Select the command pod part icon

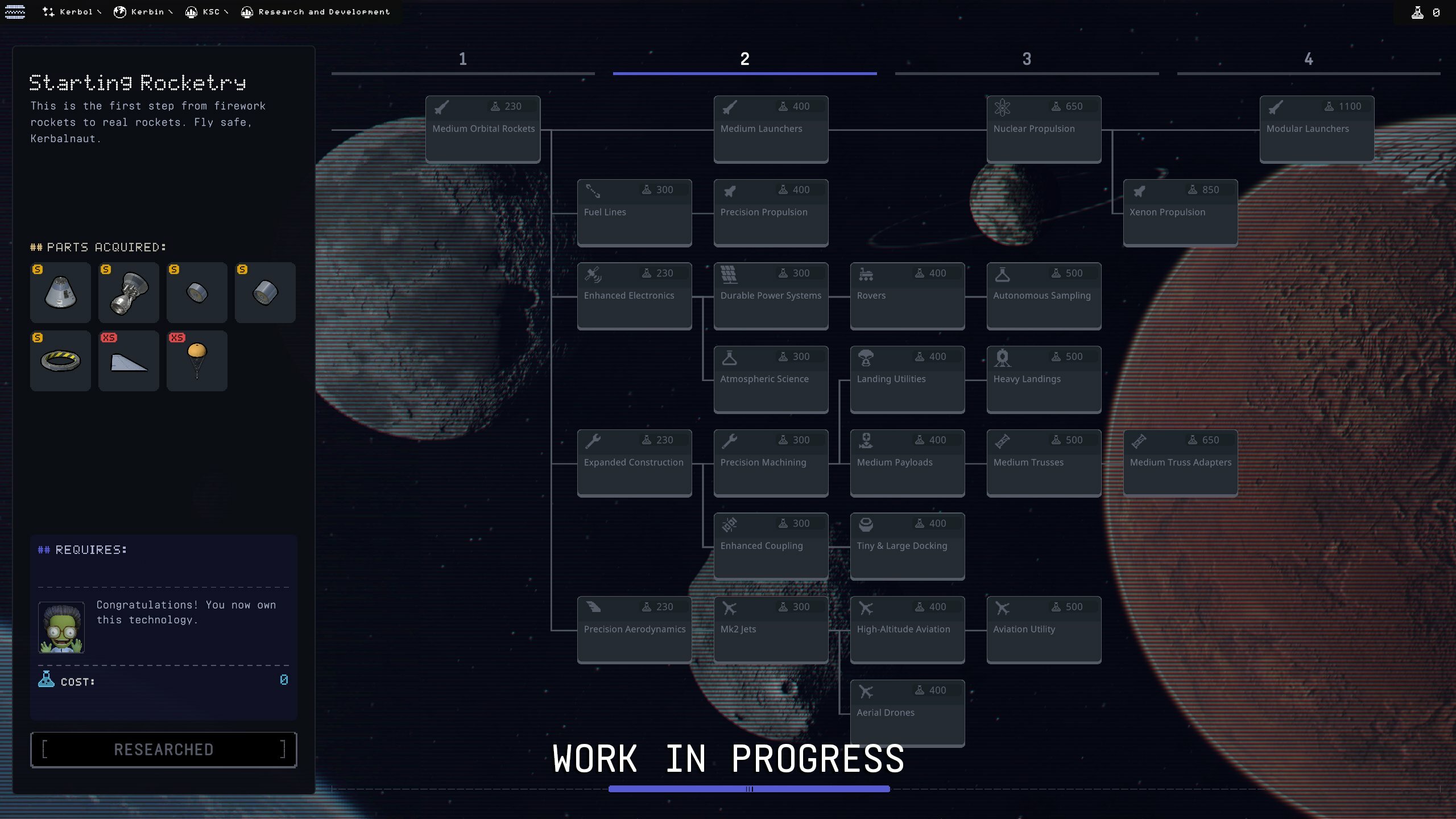click(60, 292)
